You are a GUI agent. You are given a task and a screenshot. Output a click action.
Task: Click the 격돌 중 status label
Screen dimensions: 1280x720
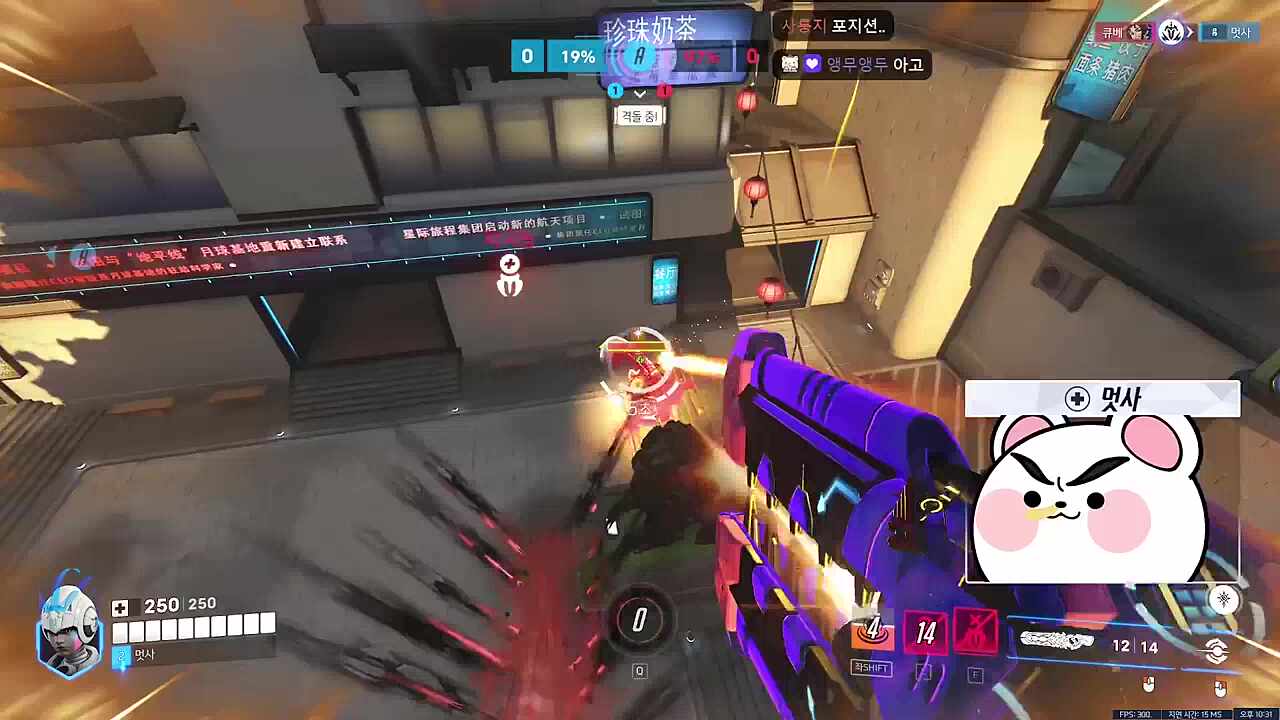click(x=638, y=116)
